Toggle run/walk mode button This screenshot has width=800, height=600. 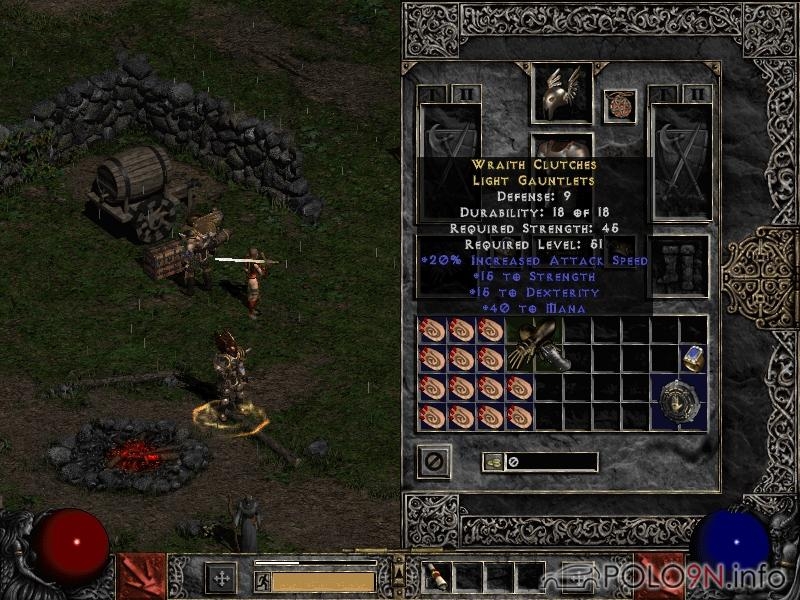click(262, 581)
